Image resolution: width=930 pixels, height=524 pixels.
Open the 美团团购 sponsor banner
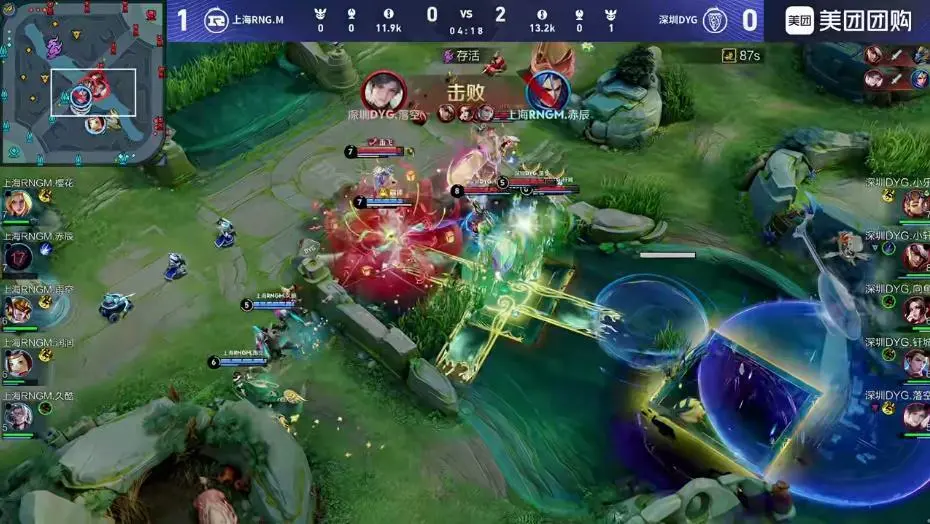pos(848,20)
